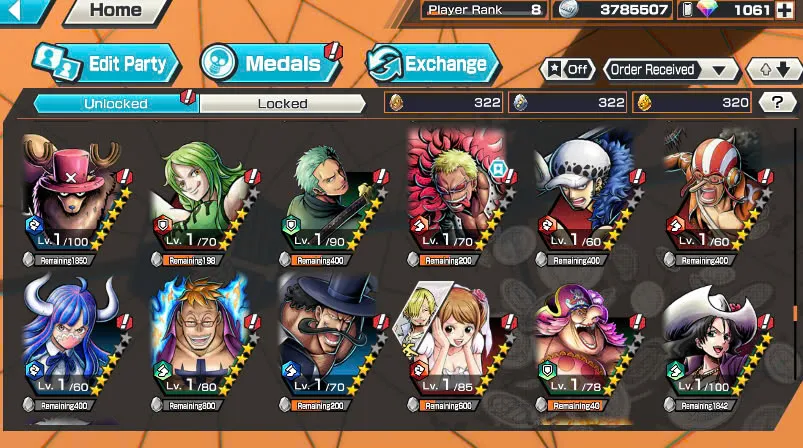Return to the Home screen
Image resolution: width=803 pixels, height=448 pixels.
115,11
